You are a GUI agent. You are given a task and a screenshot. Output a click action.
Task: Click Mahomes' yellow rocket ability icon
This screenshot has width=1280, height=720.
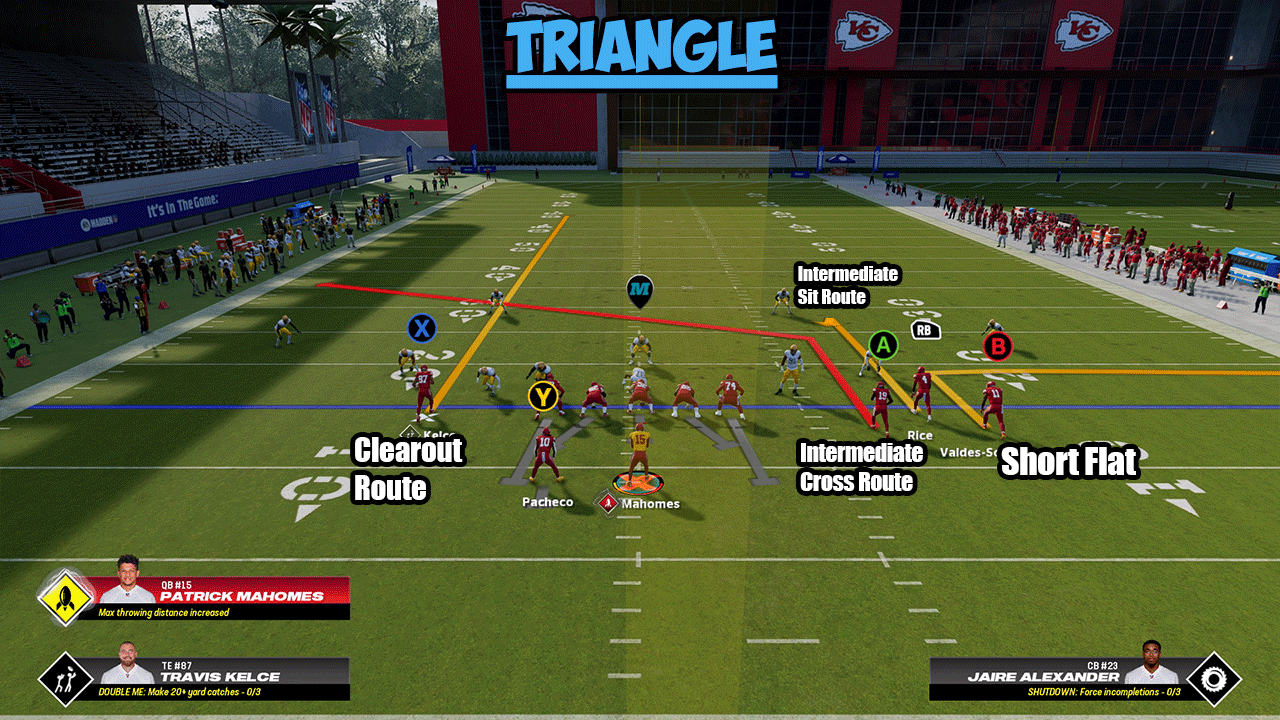(66, 597)
